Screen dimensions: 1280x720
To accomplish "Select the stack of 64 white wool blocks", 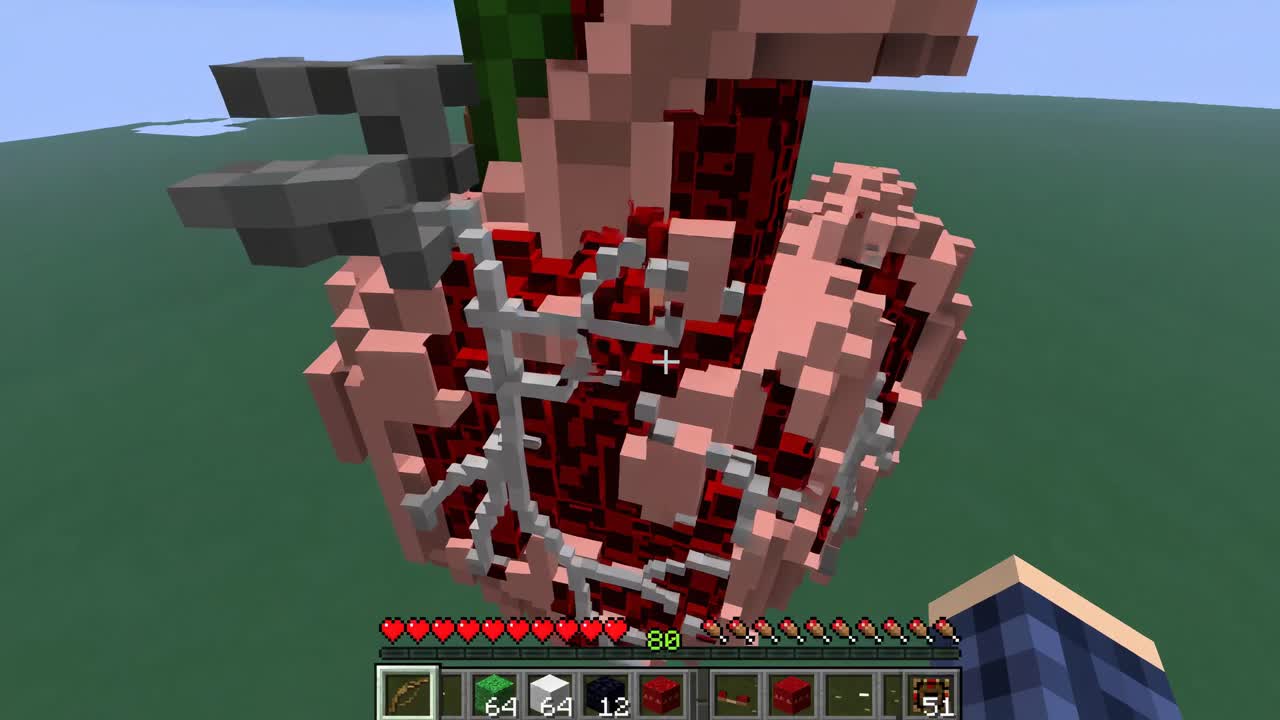I will tap(552, 690).
